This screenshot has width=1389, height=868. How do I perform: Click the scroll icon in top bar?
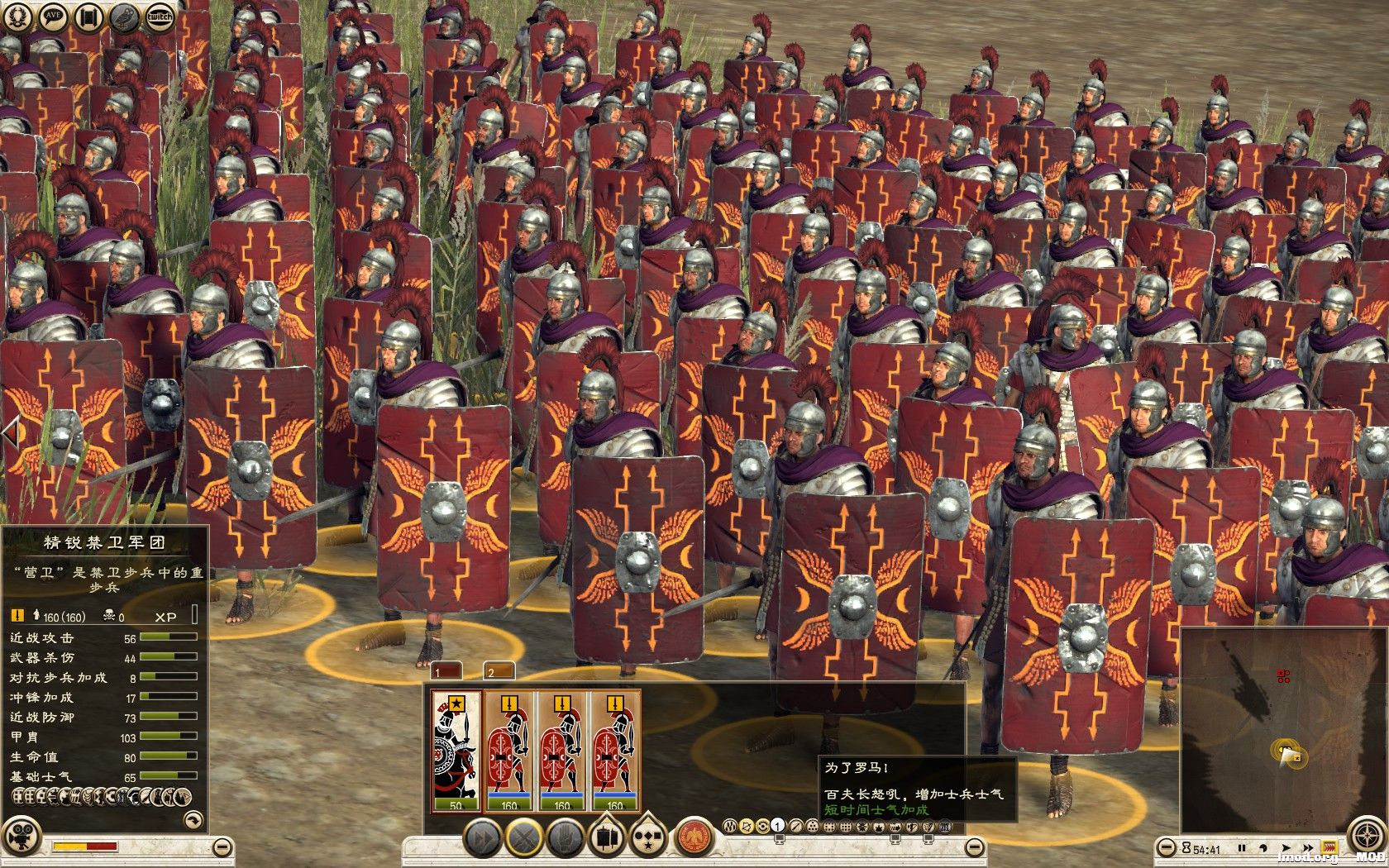tap(88, 16)
